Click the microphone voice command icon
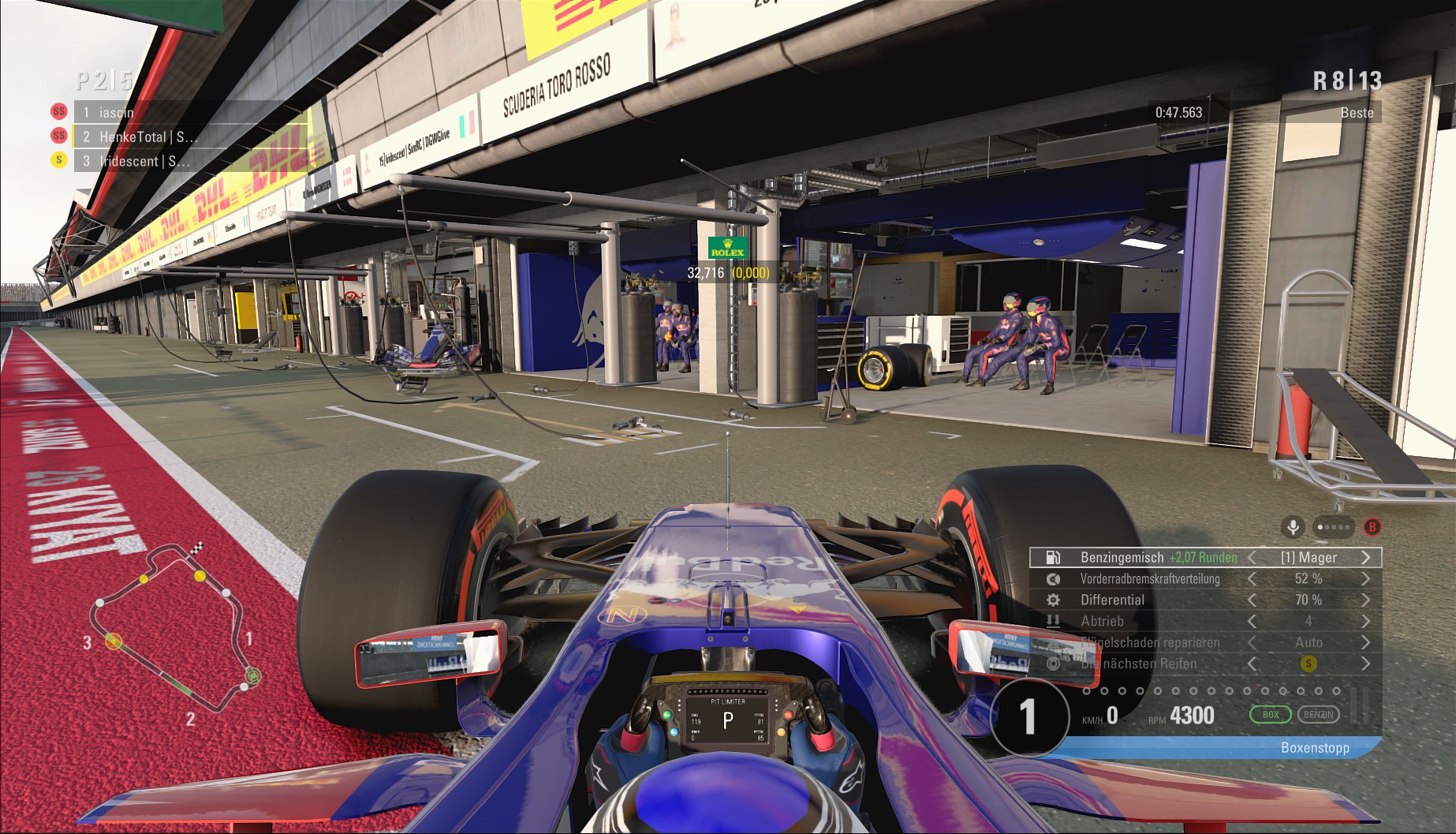Screen dimensions: 1456x834 pos(1293,526)
